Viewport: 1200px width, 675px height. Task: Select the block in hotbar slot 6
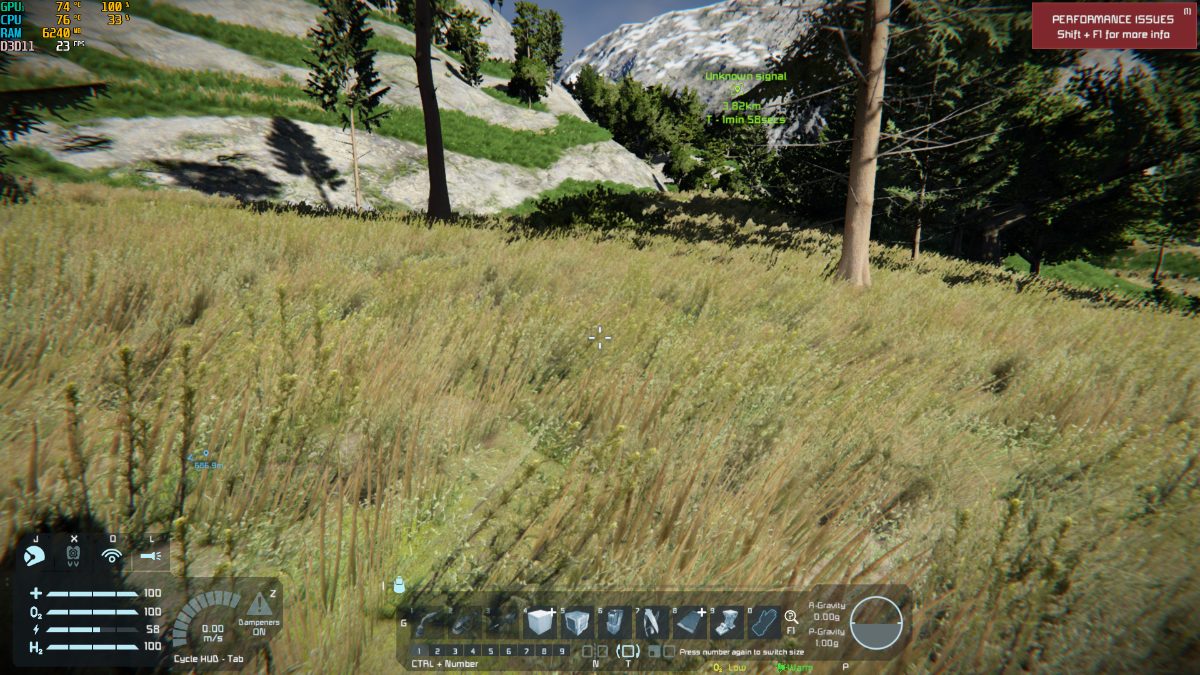615,623
